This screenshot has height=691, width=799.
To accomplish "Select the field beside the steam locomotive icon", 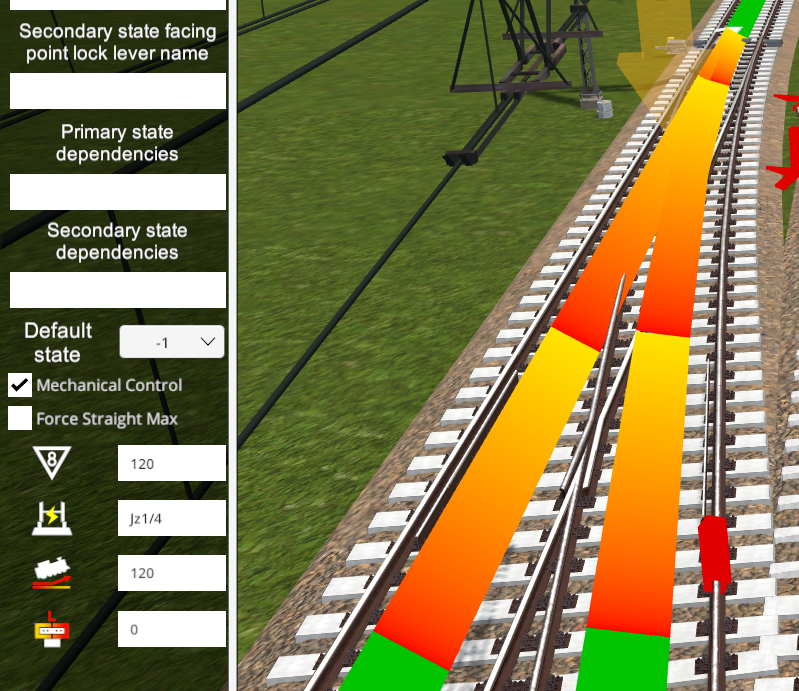I will pyautogui.click(x=171, y=573).
